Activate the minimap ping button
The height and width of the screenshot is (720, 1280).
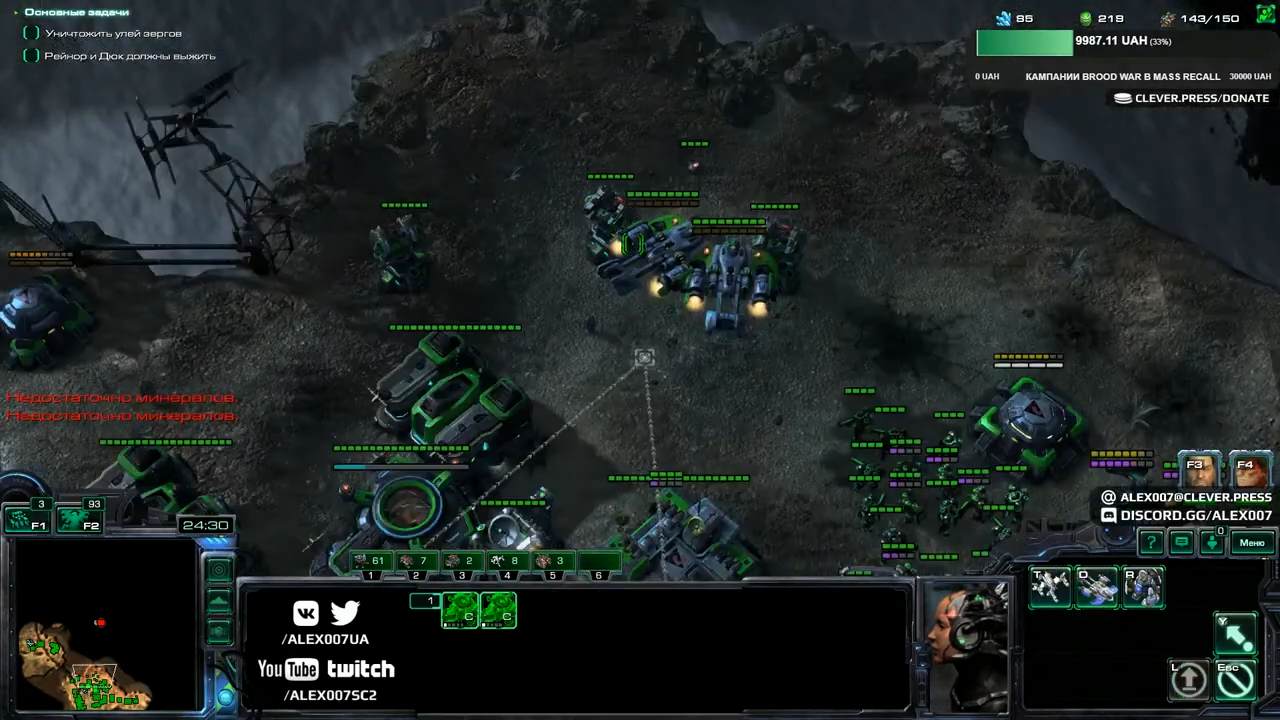219,569
